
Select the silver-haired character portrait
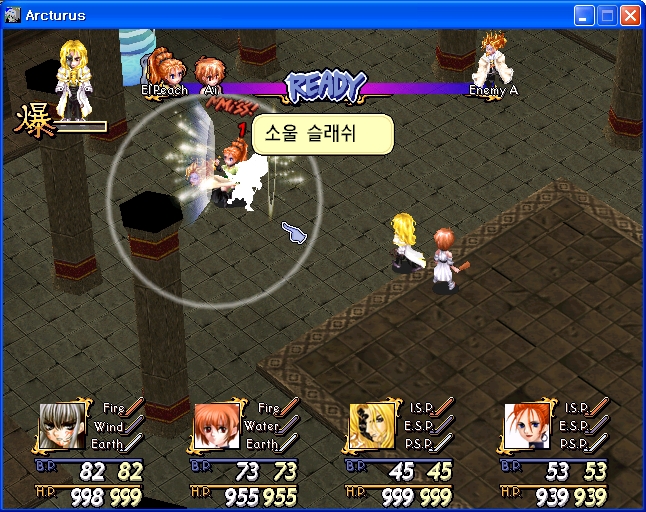60,427
